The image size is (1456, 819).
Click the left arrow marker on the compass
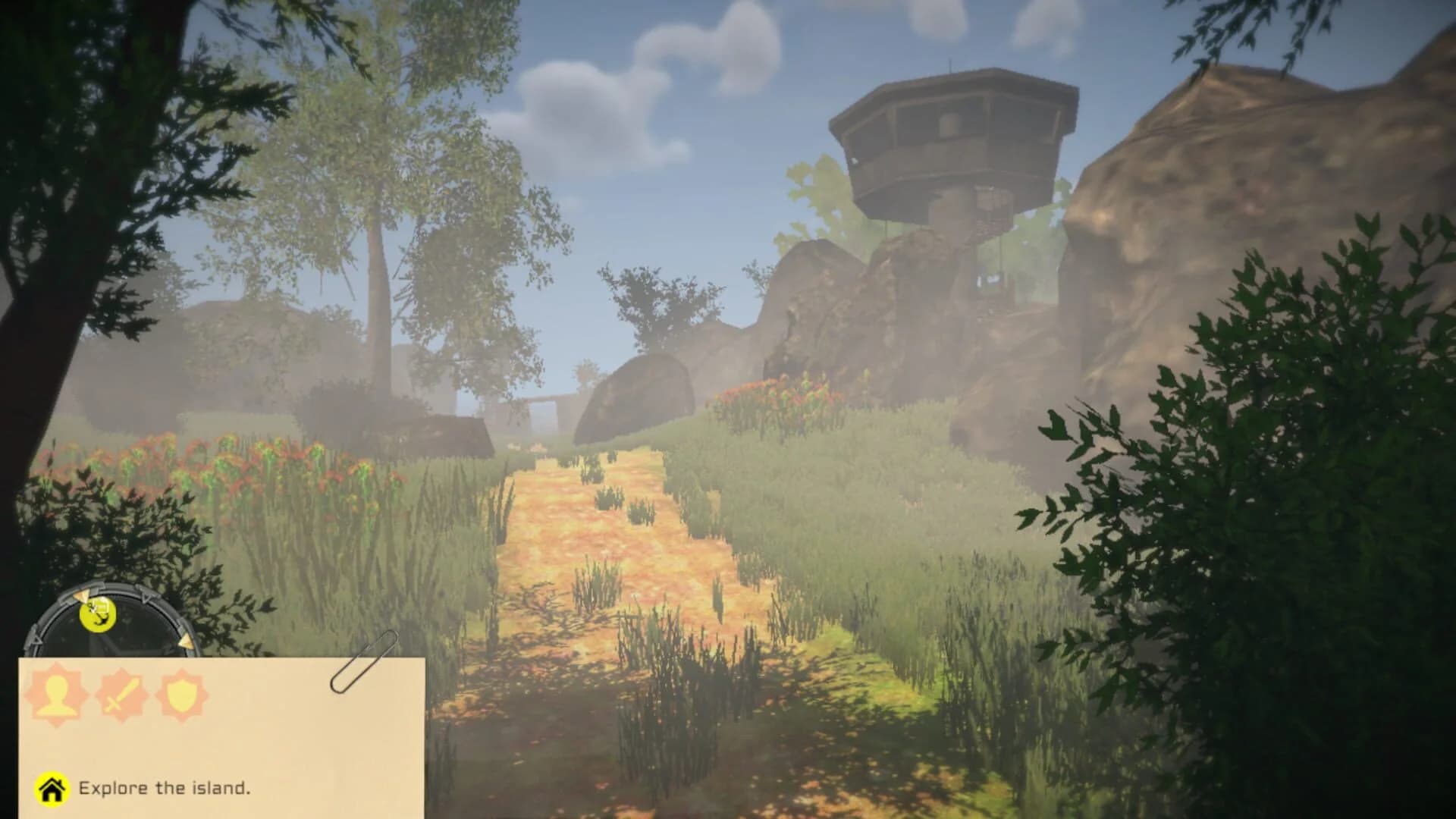[35, 640]
